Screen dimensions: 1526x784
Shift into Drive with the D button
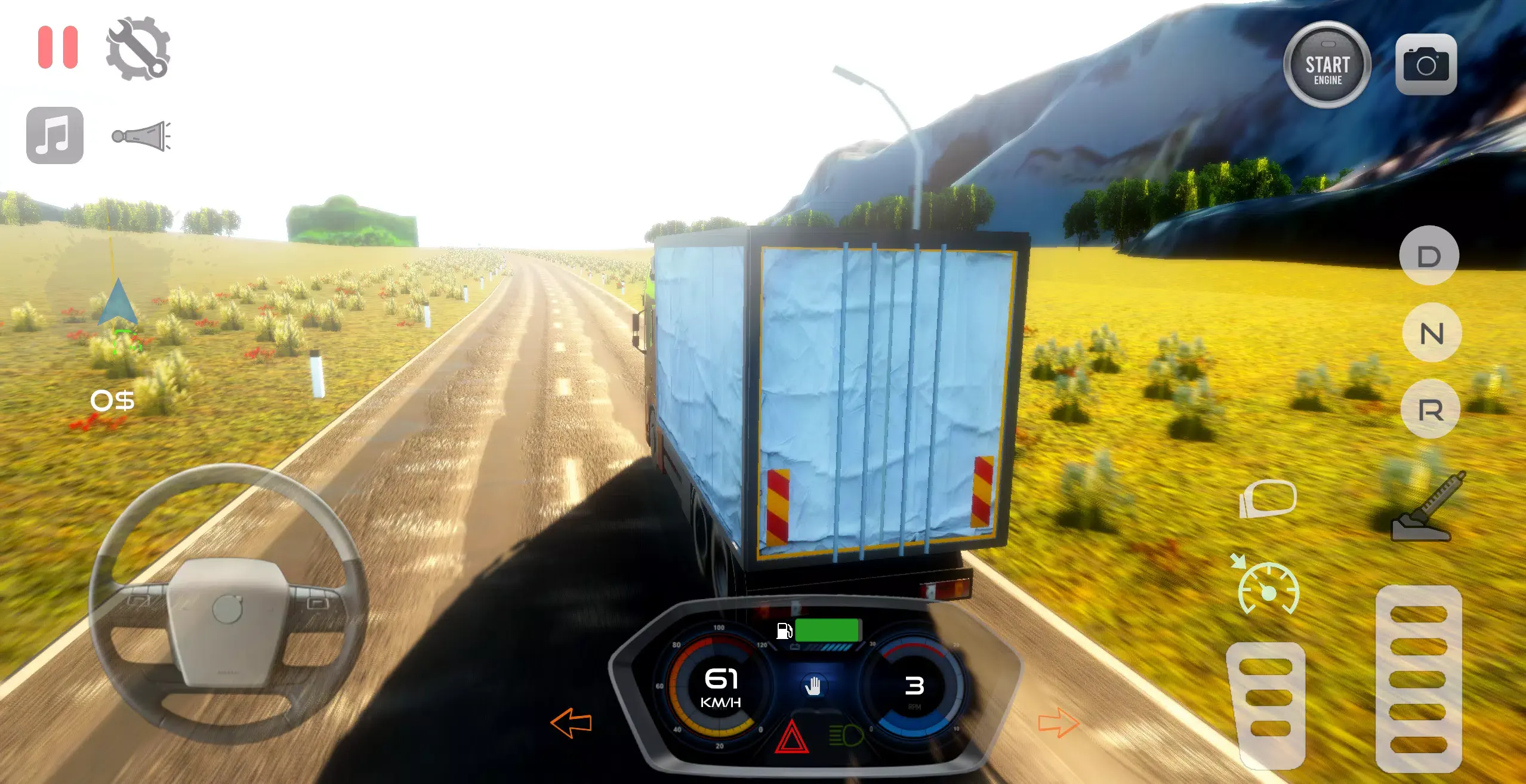click(1429, 257)
